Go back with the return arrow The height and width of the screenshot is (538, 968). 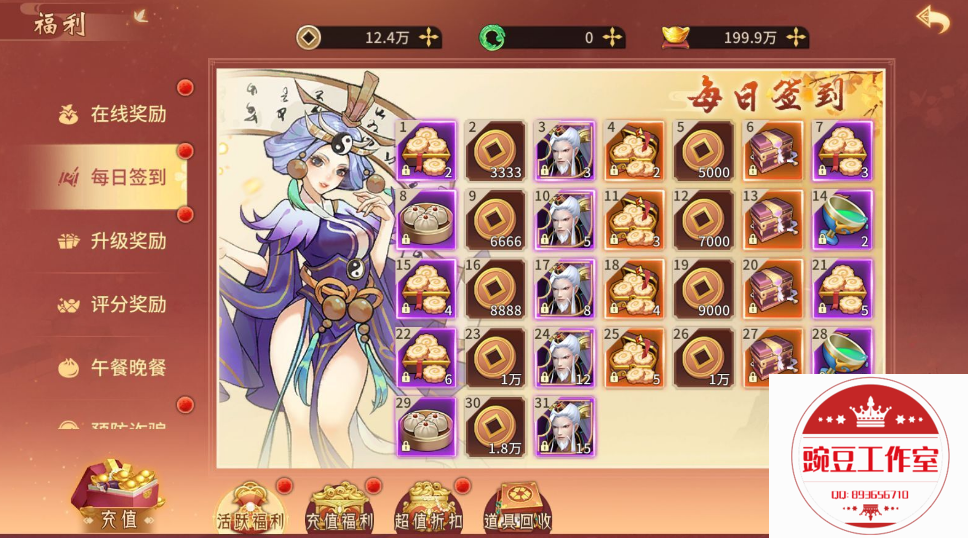932,20
